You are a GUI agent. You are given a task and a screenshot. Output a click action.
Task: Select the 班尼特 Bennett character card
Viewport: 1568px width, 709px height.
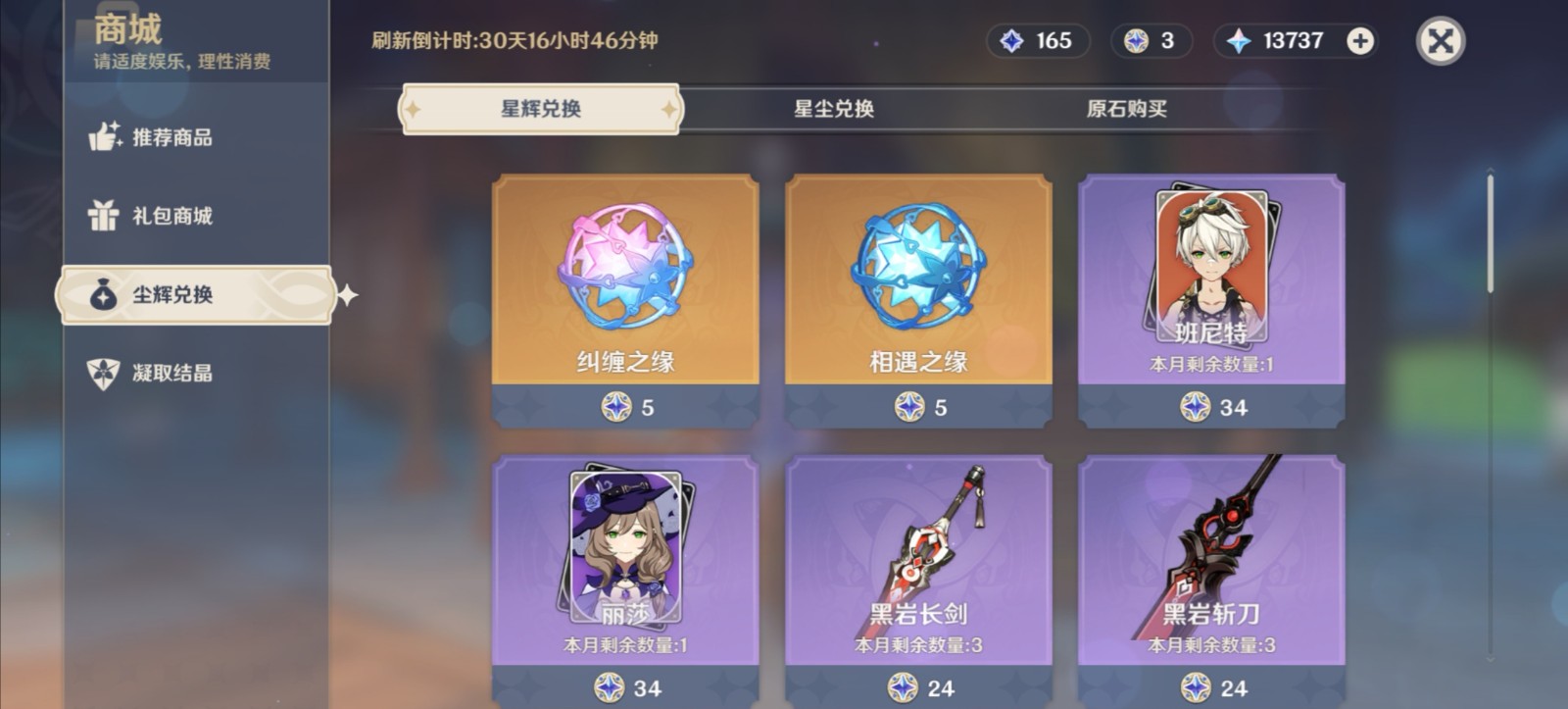pos(1211,294)
